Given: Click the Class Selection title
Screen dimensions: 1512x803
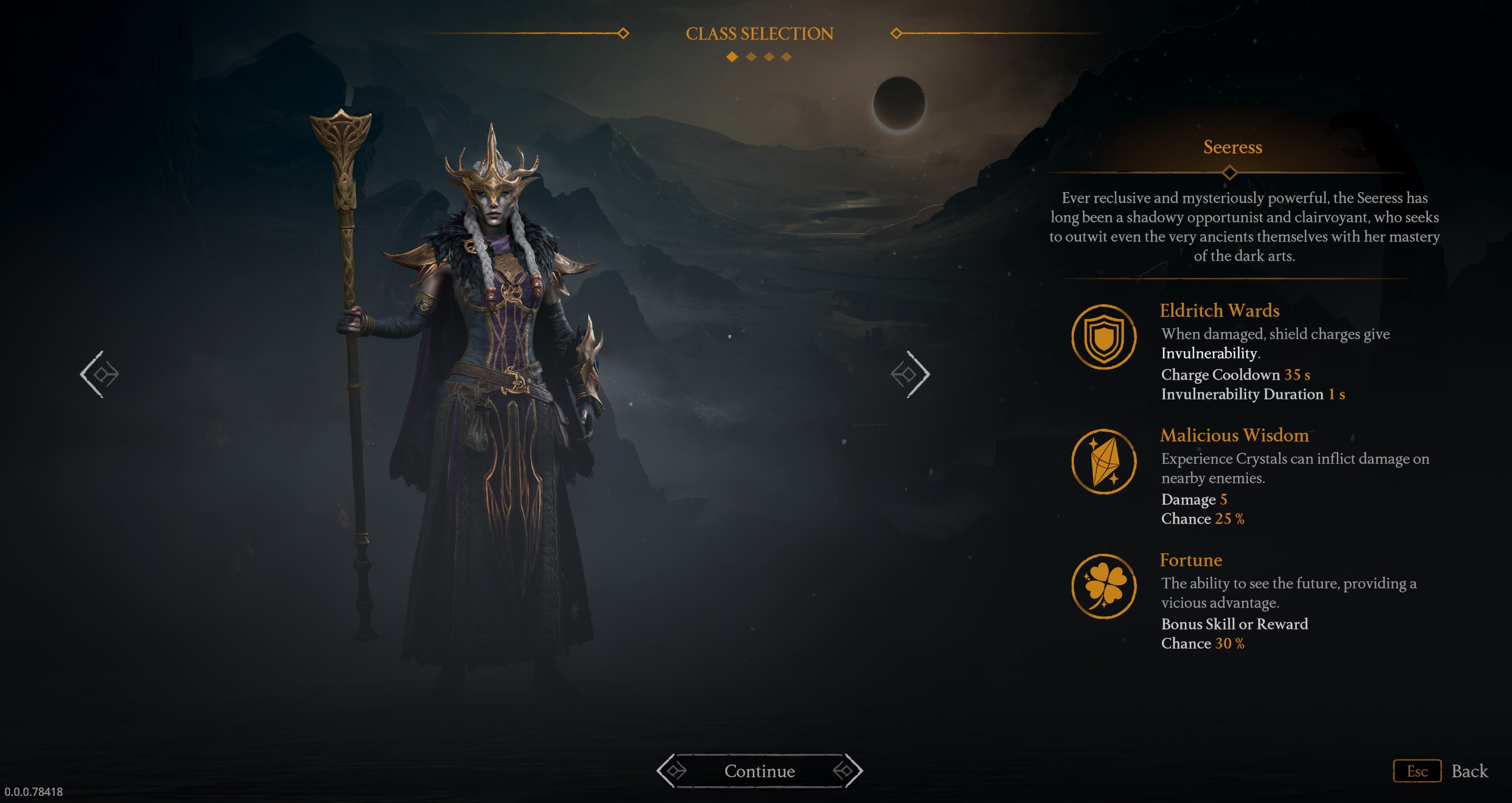Looking at the screenshot, I should (x=760, y=33).
